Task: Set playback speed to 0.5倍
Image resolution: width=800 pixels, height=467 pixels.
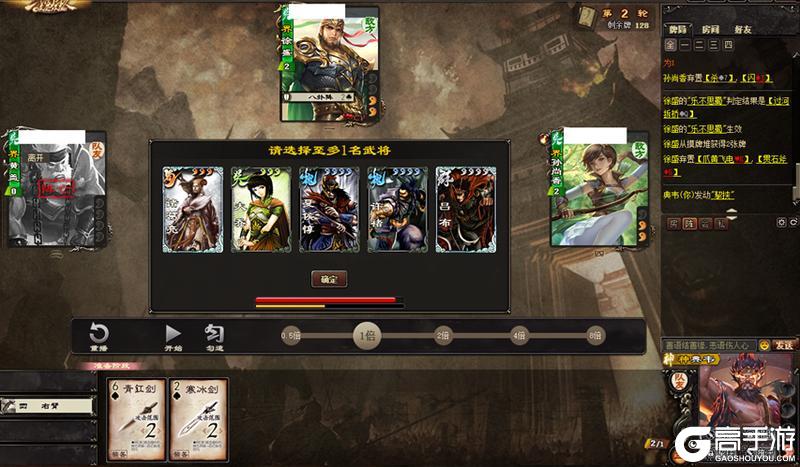Action: coord(291,336)
